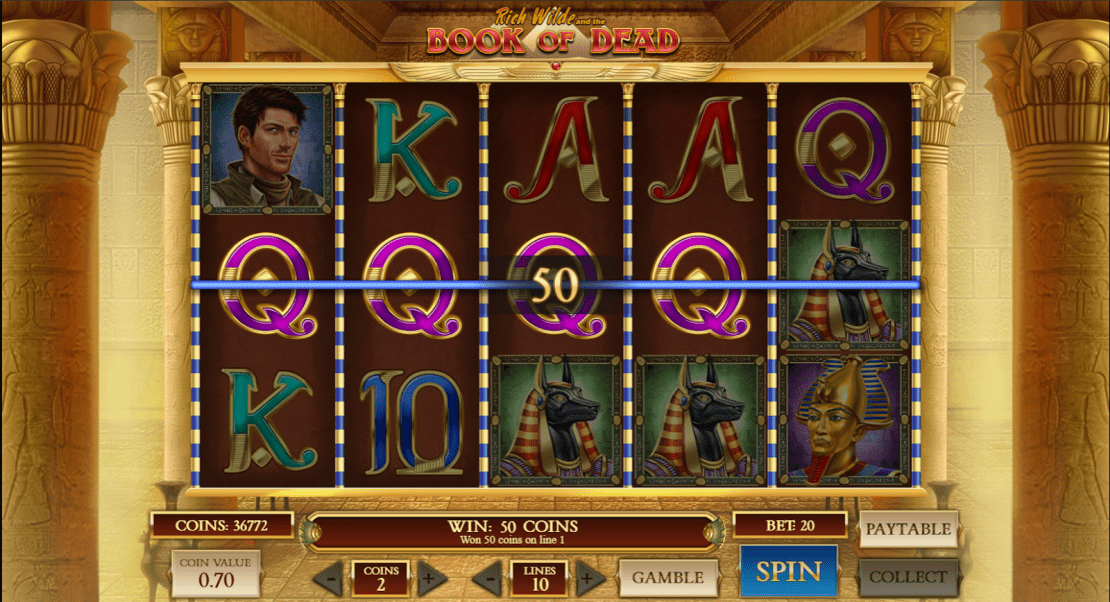Gamble the 50 coin win
This screenshot has width=1110, height=602.
668,577
